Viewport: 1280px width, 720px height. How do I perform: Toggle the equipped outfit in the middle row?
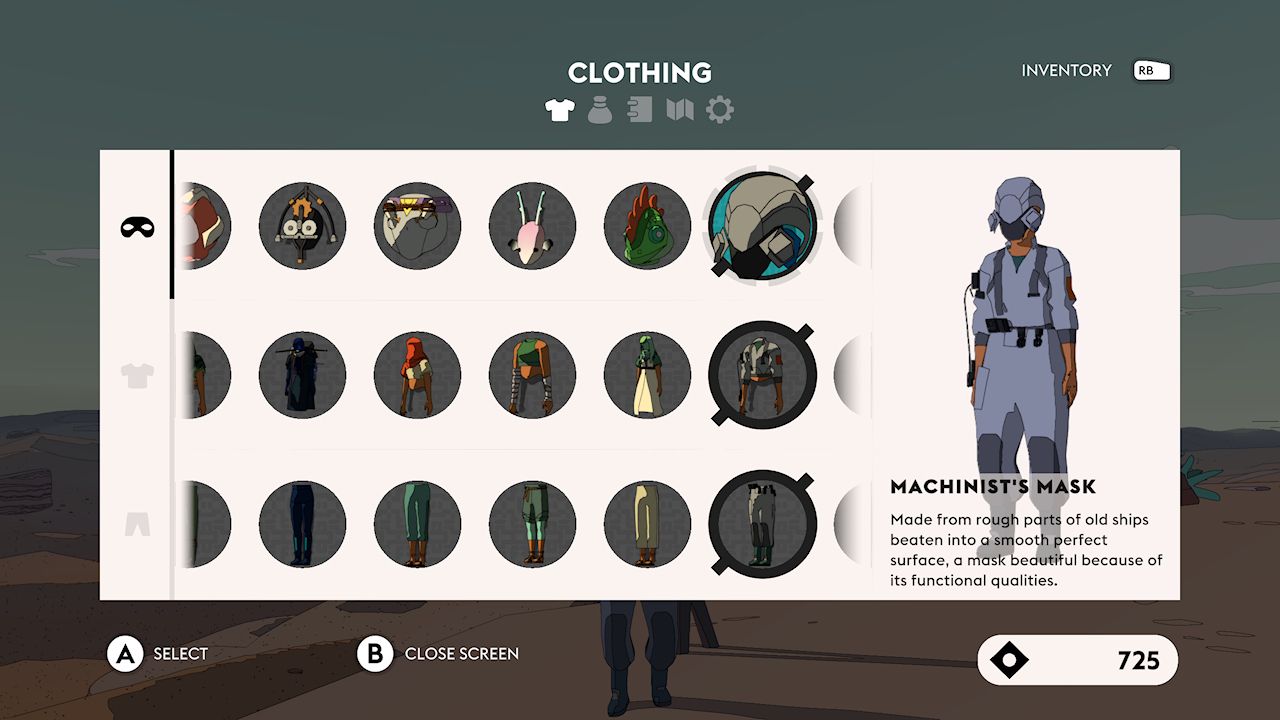click(763, 375)
